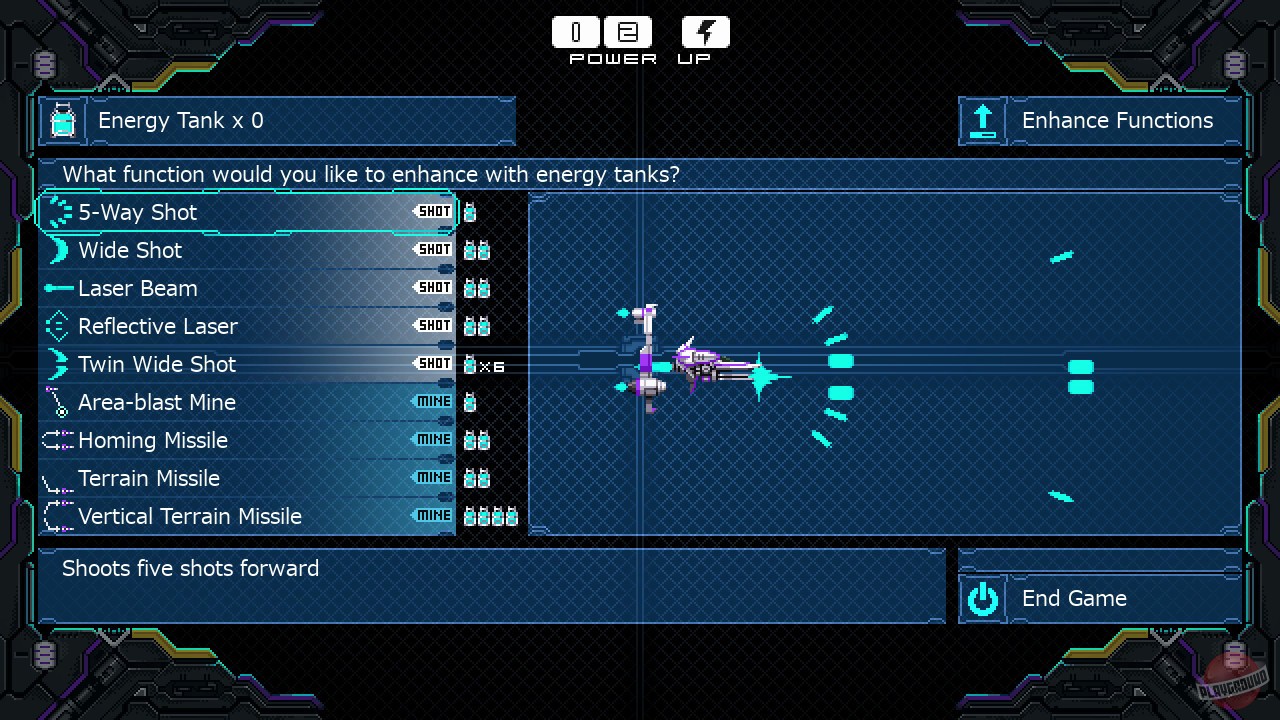Click the Energy Tank icon near the counter
The image size is (1280, 720).
tap(62, 121)
